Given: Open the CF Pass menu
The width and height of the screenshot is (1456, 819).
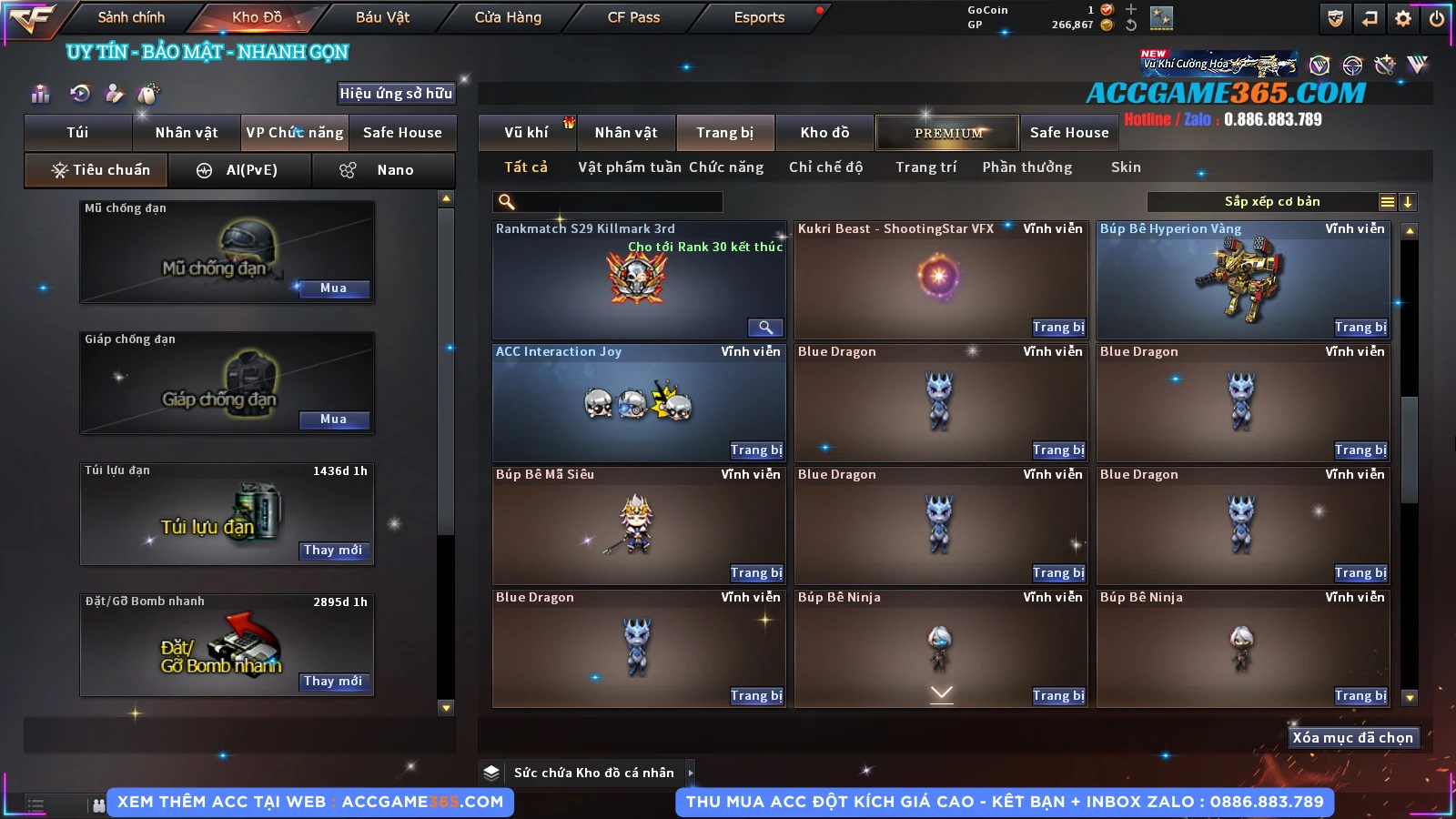Looking at the screenshot, I should point(633,17).
